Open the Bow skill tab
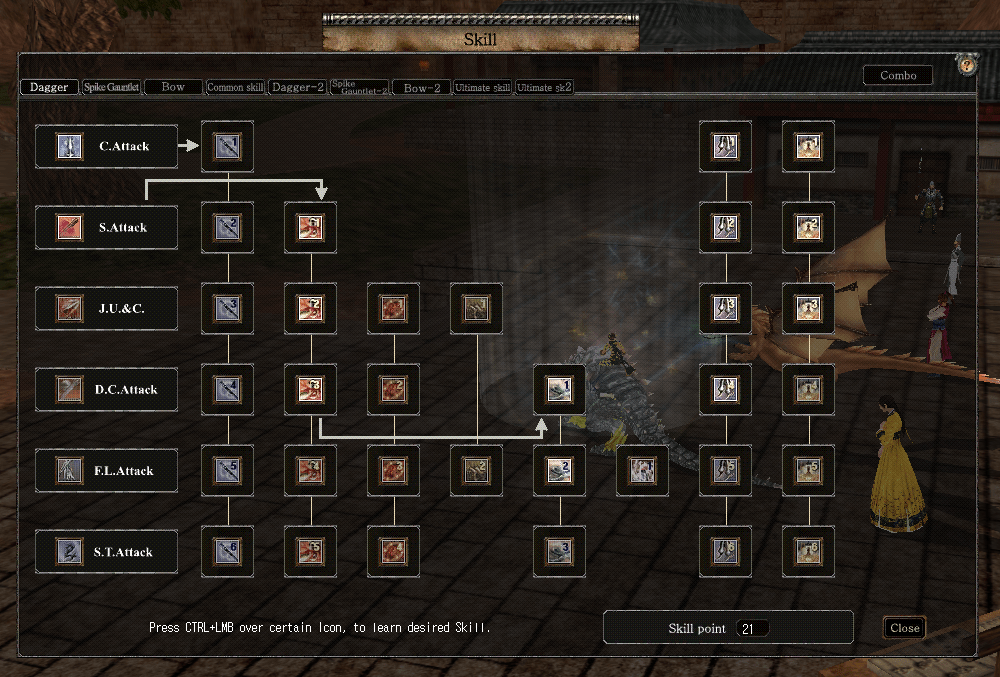 pos(173,87)
